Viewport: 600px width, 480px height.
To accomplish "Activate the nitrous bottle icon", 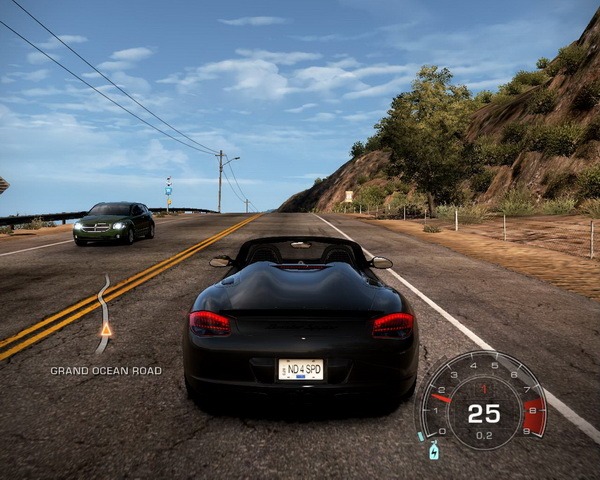I will point(434,451).
